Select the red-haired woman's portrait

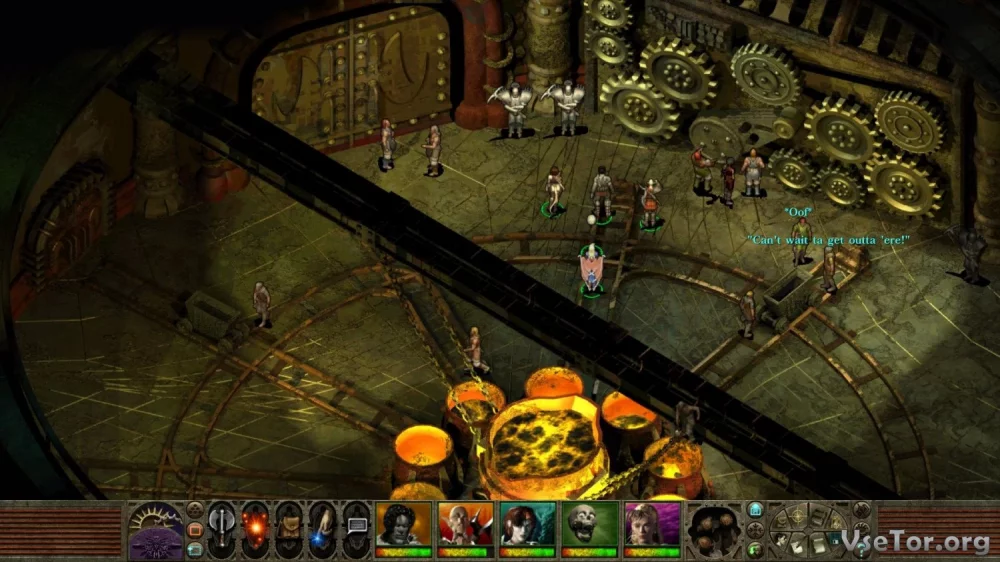tap(527, 525)
